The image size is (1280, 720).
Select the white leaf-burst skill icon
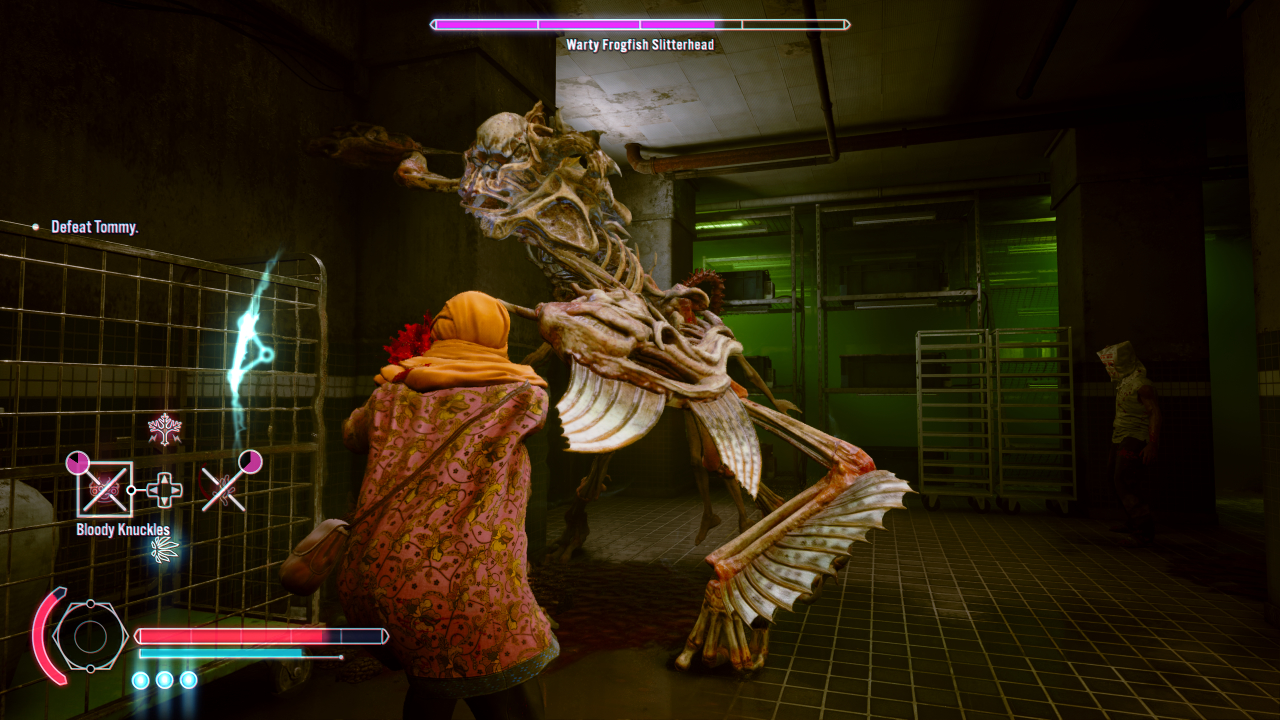point(163,548)
